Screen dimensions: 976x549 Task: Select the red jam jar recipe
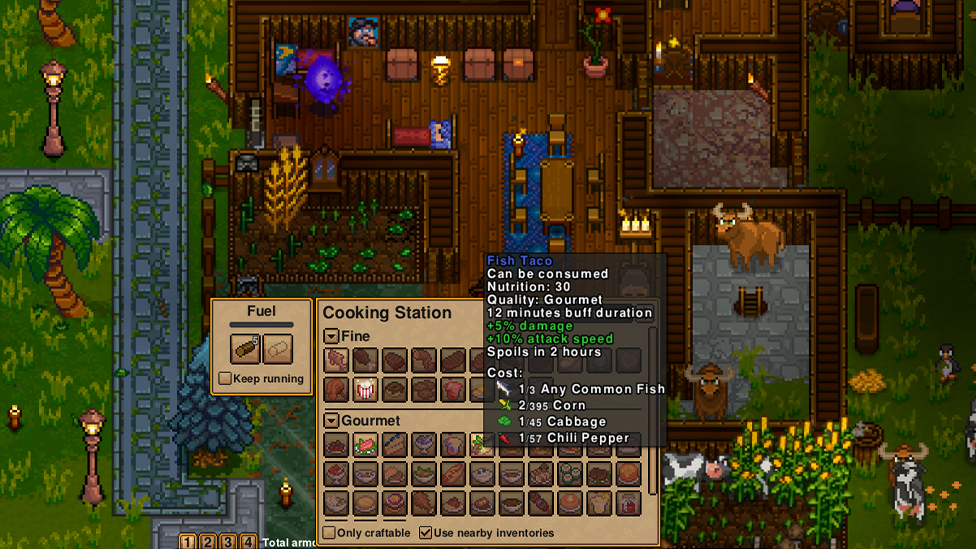(628, 502)
